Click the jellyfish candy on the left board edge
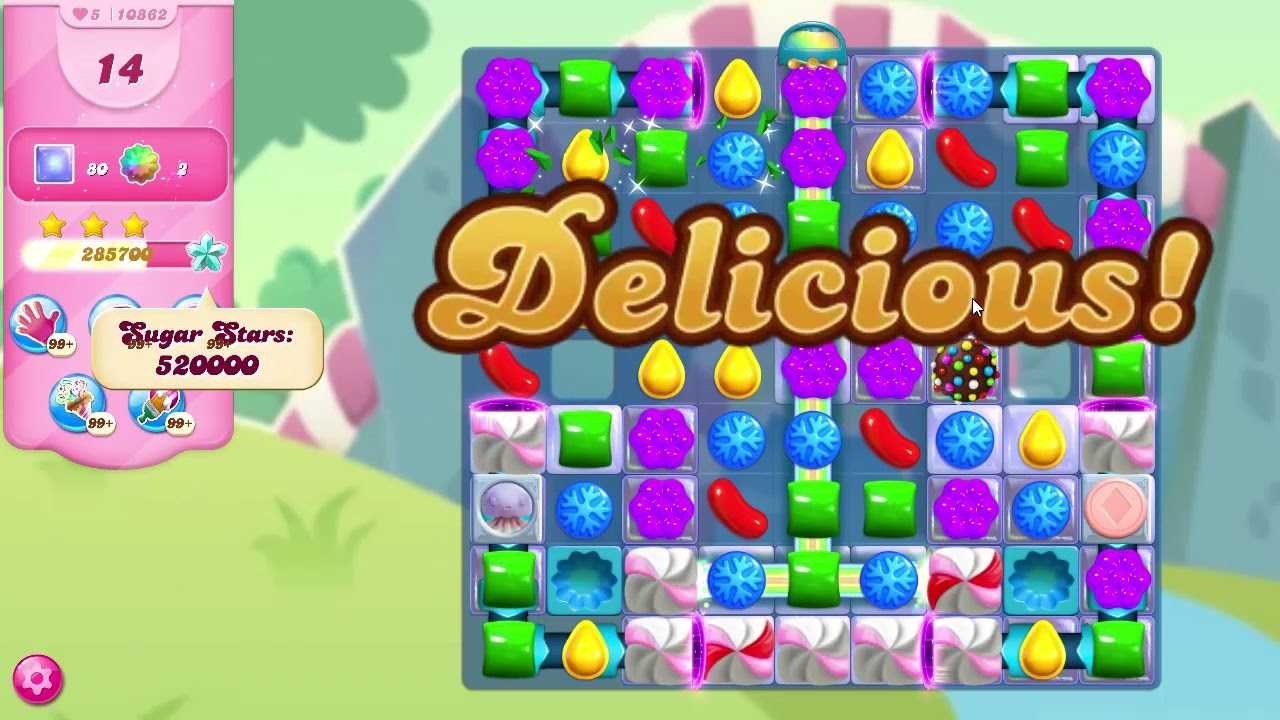 click(508, 508)
